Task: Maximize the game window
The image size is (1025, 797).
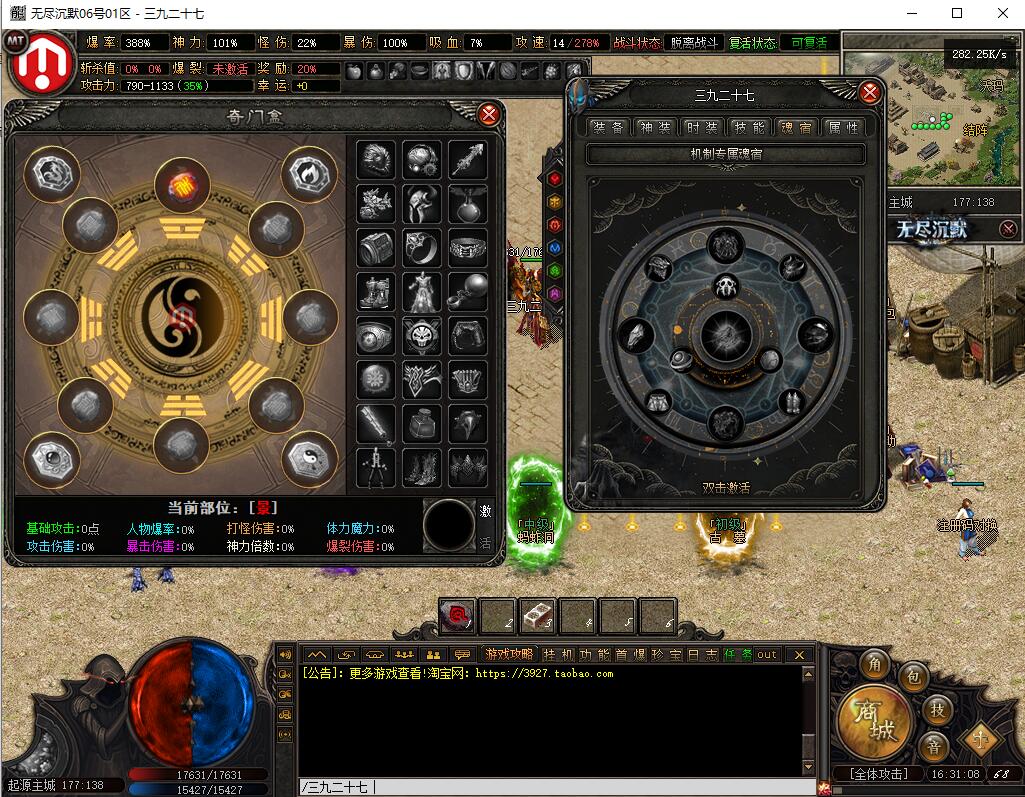Action: click(957, 13)
